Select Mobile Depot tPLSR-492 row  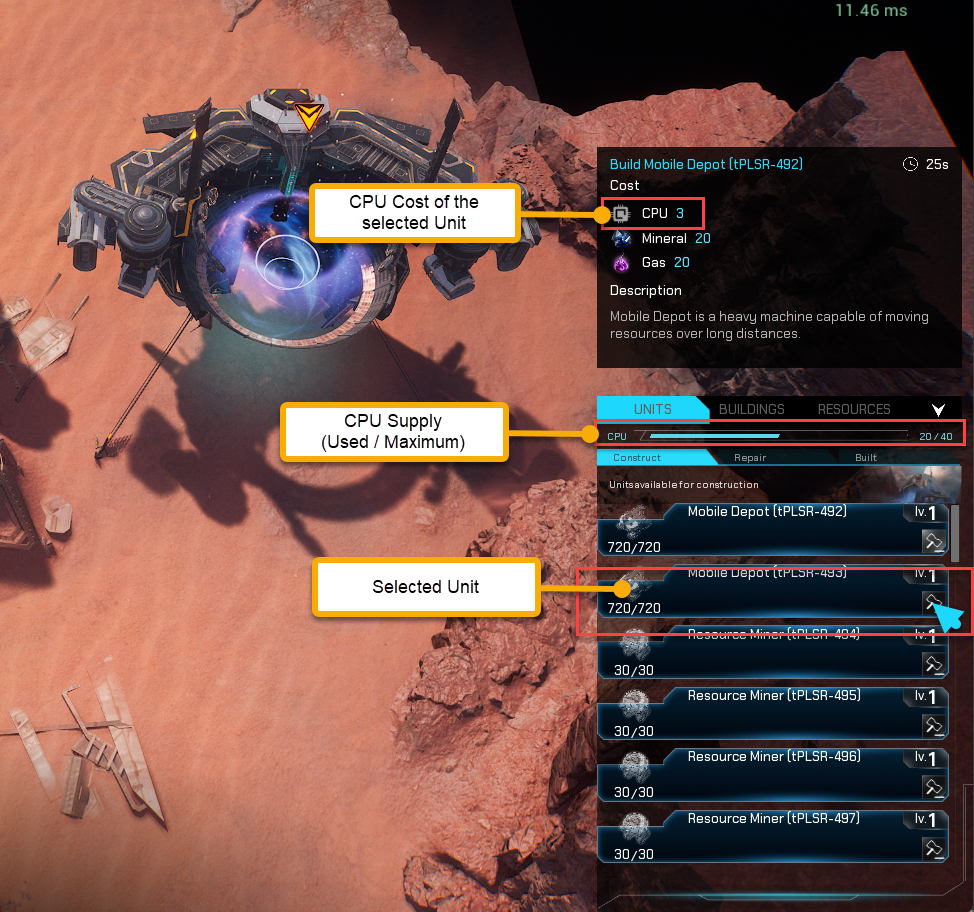766,529
